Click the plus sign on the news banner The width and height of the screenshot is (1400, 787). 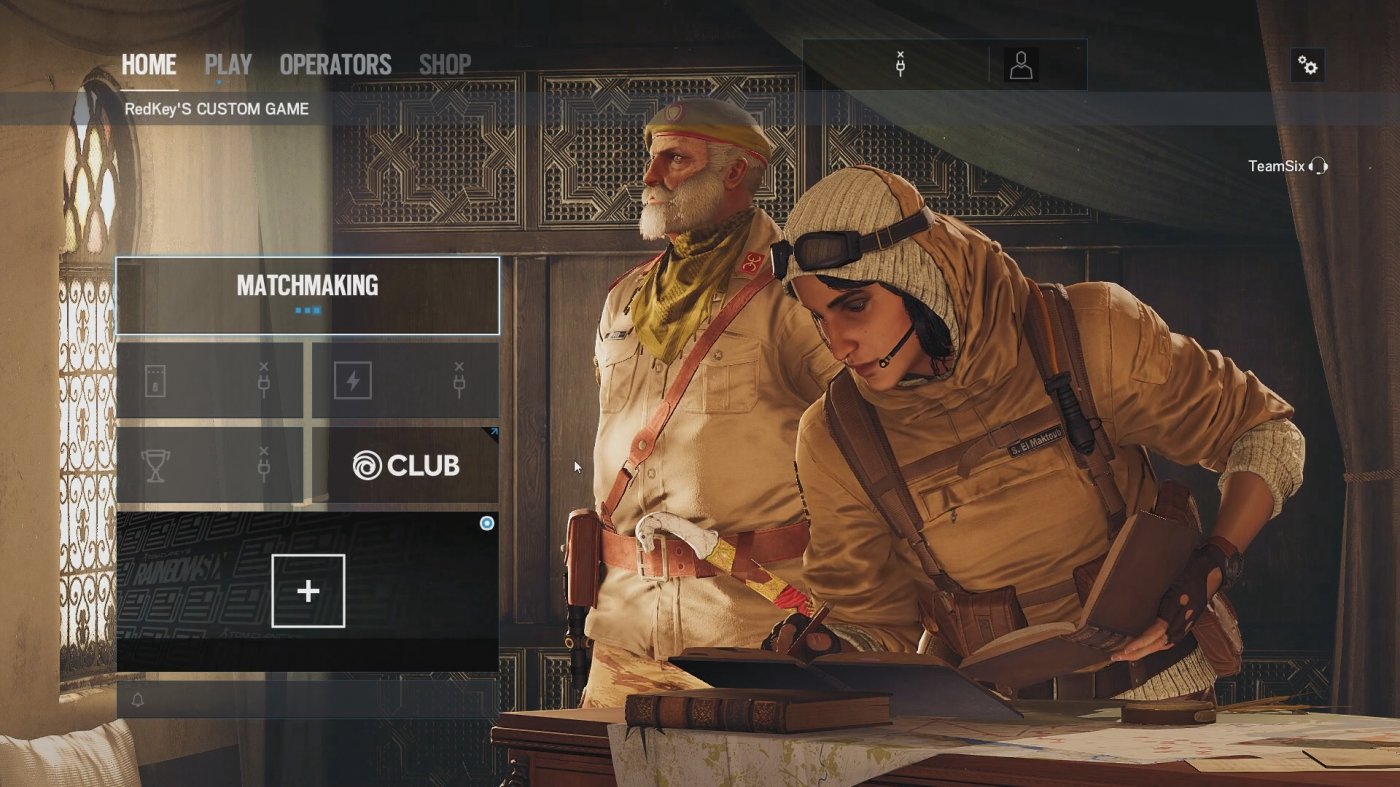306,590
